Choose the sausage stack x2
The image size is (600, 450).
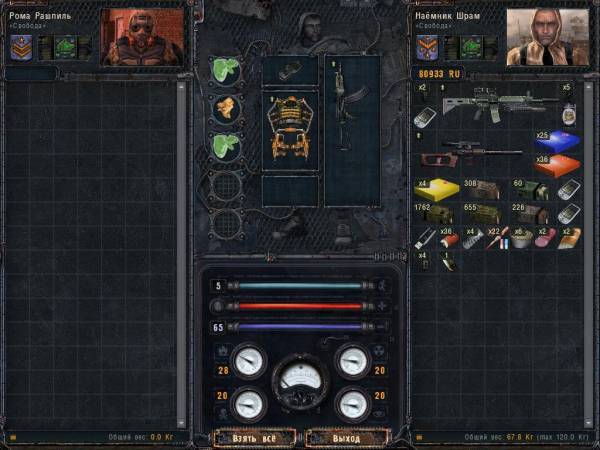click(x=546, y=239)
